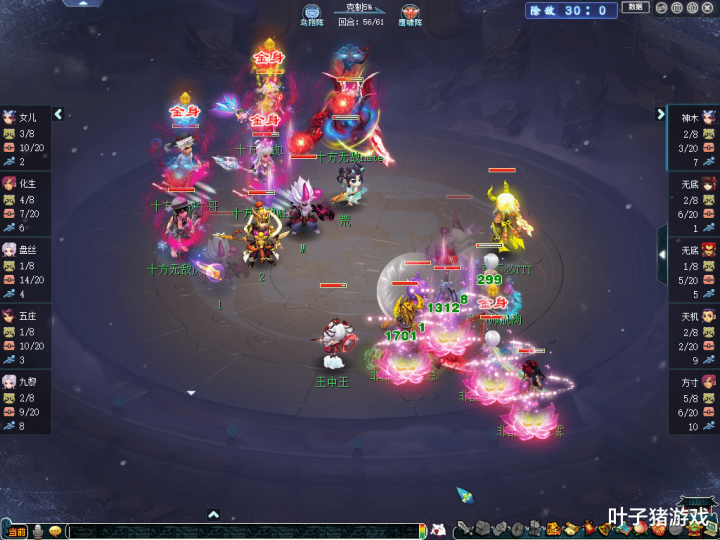Select the 天机 enemy team row
This screenshot has height=540, width=720.
694,337
